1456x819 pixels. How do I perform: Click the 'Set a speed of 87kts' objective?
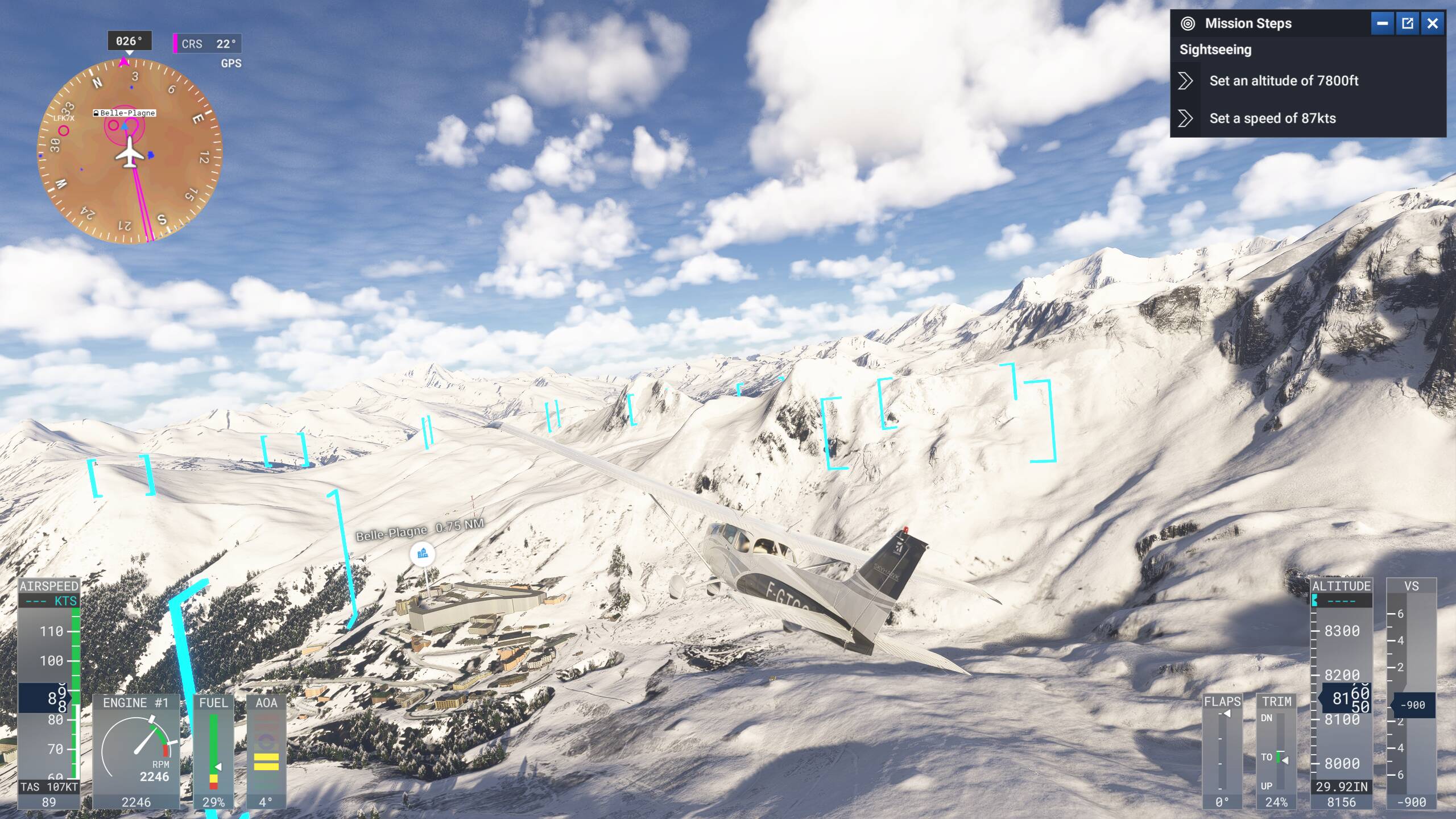tap(1272, 119)
